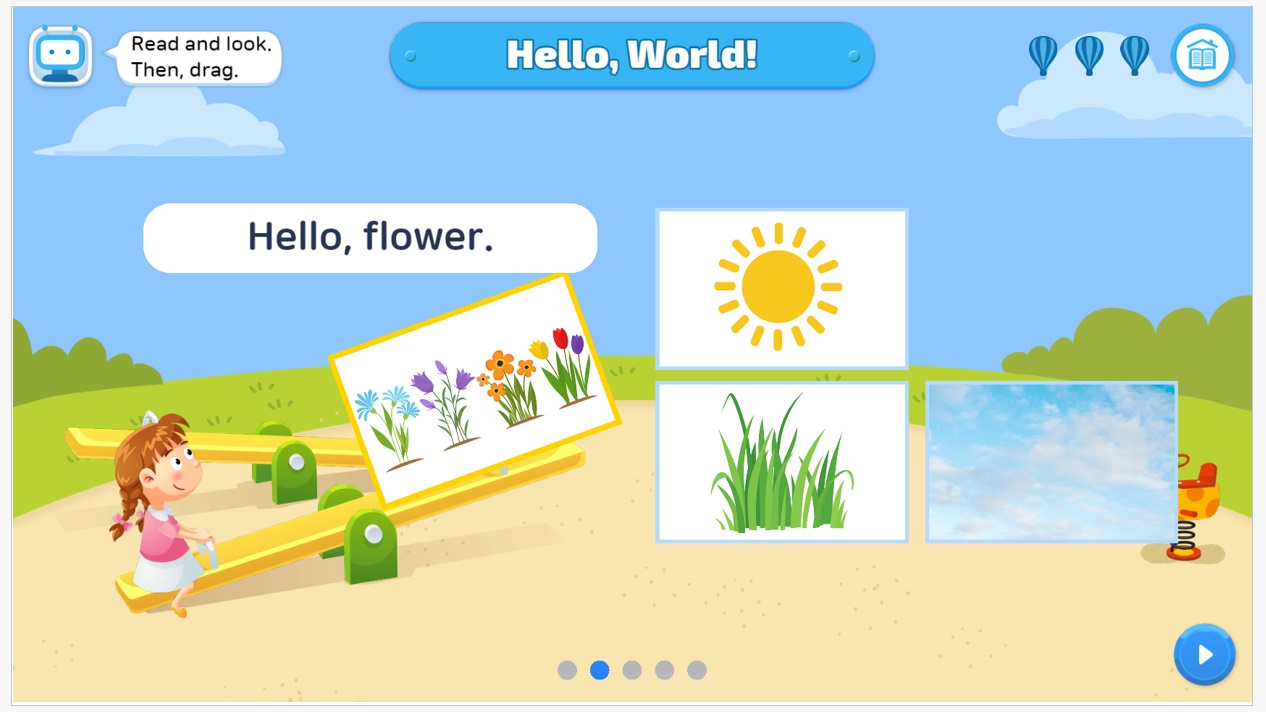
Task: Jump to the first page dot
Action: 567,670
